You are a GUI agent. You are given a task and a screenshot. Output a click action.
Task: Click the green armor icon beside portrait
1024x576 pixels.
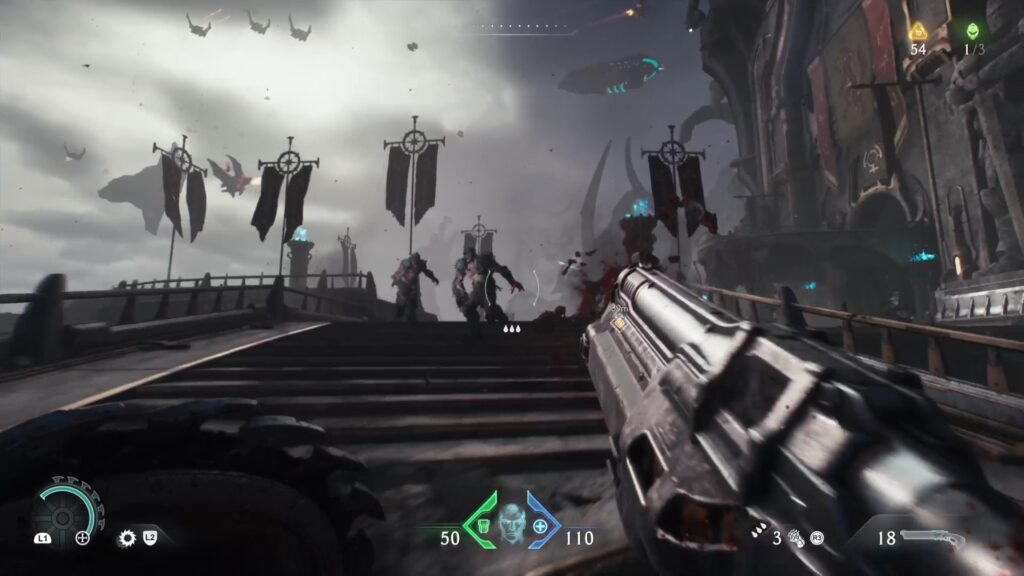pyautogui.click(x=483, y=526)
